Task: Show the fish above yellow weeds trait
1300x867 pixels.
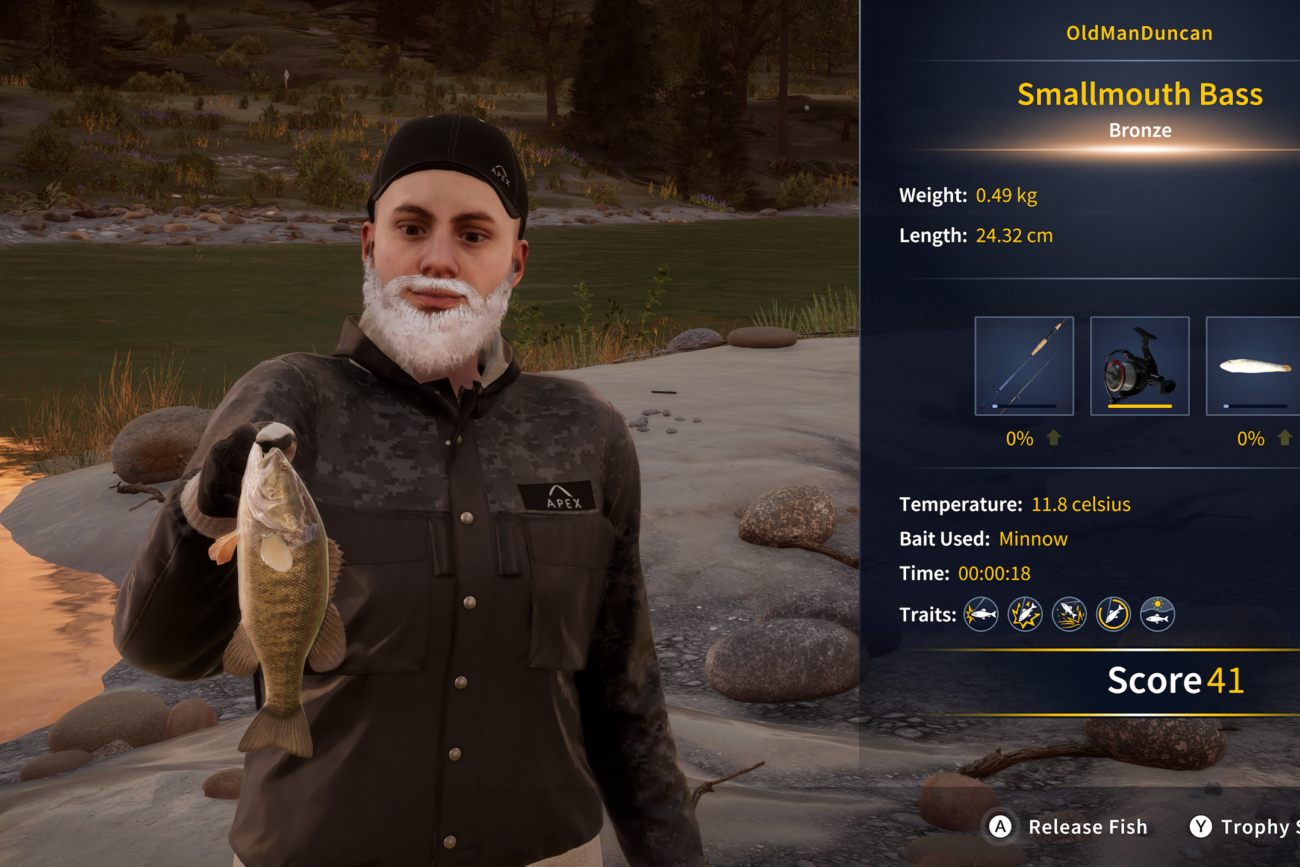Action: [x=1069, y=614]
